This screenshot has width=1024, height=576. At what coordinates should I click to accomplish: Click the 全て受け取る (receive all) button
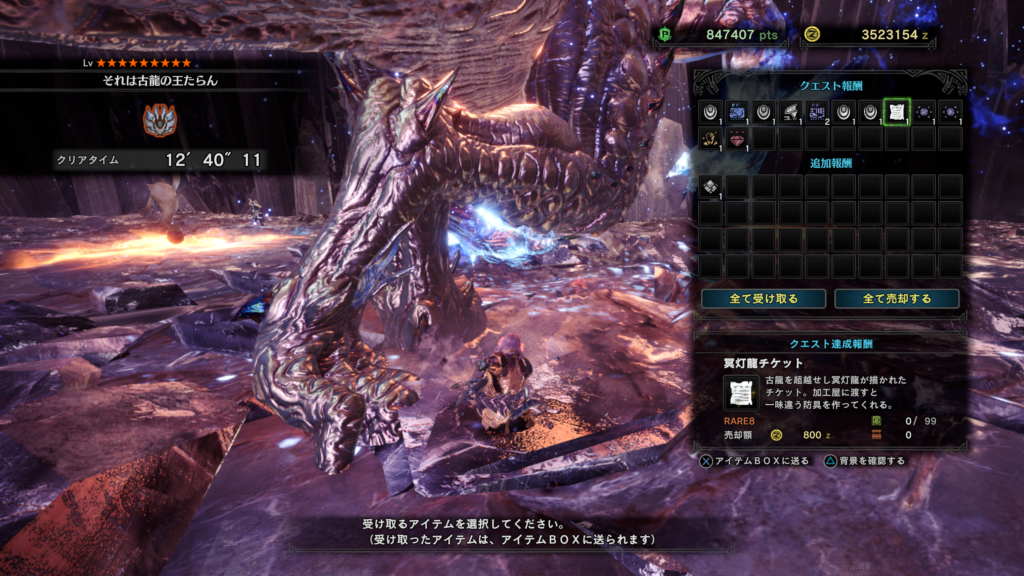763,299
